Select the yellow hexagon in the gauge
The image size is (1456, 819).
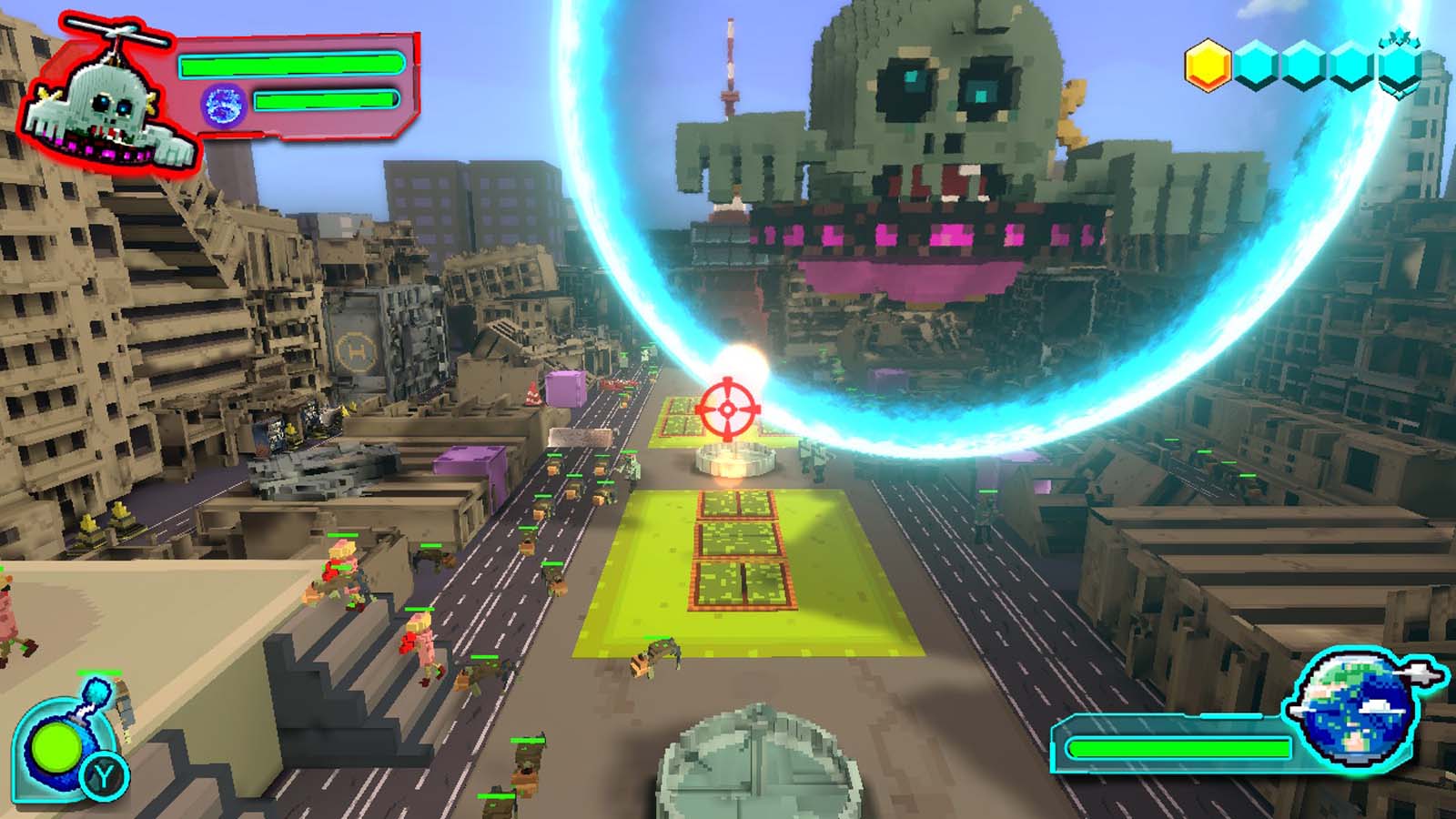pyautogui.click(x=1208, y=64)
